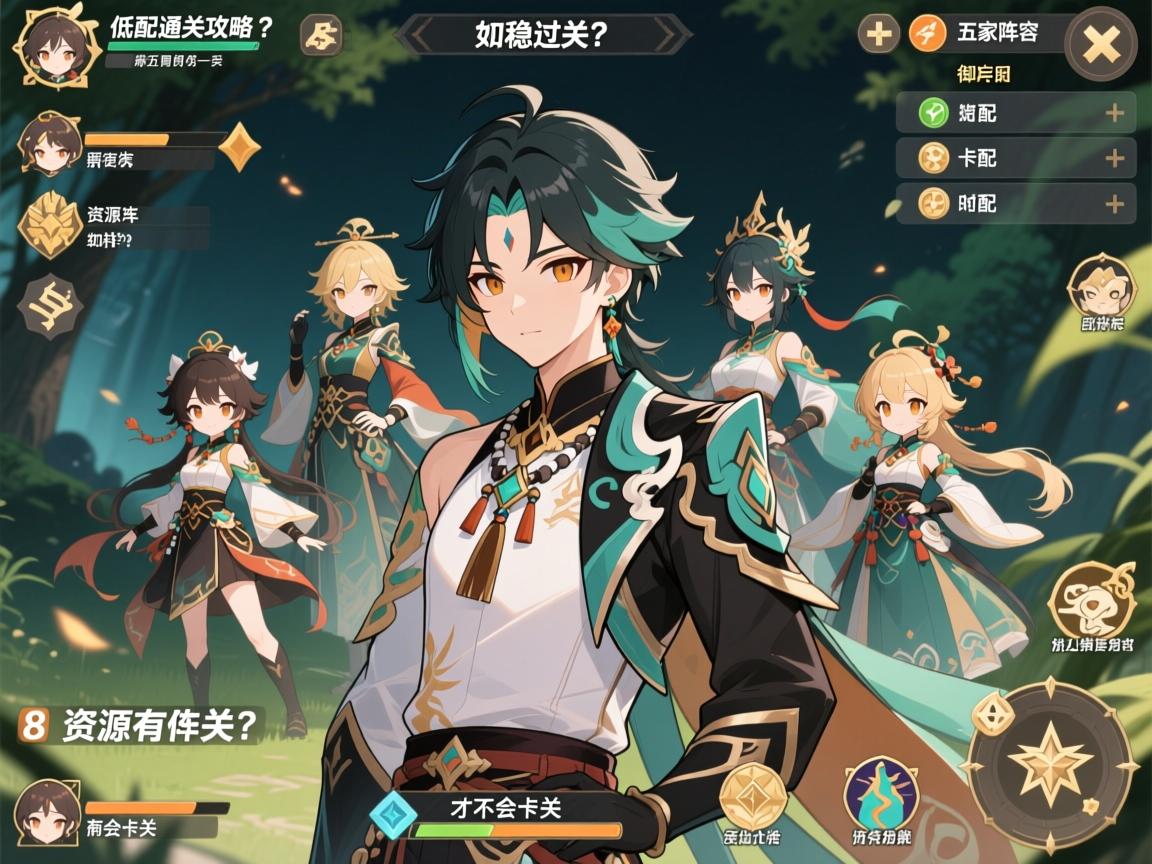Click the gold diamond icon beside the second avatar
The height and width of the screenshot is (864, 1152).
click(239, 148)
